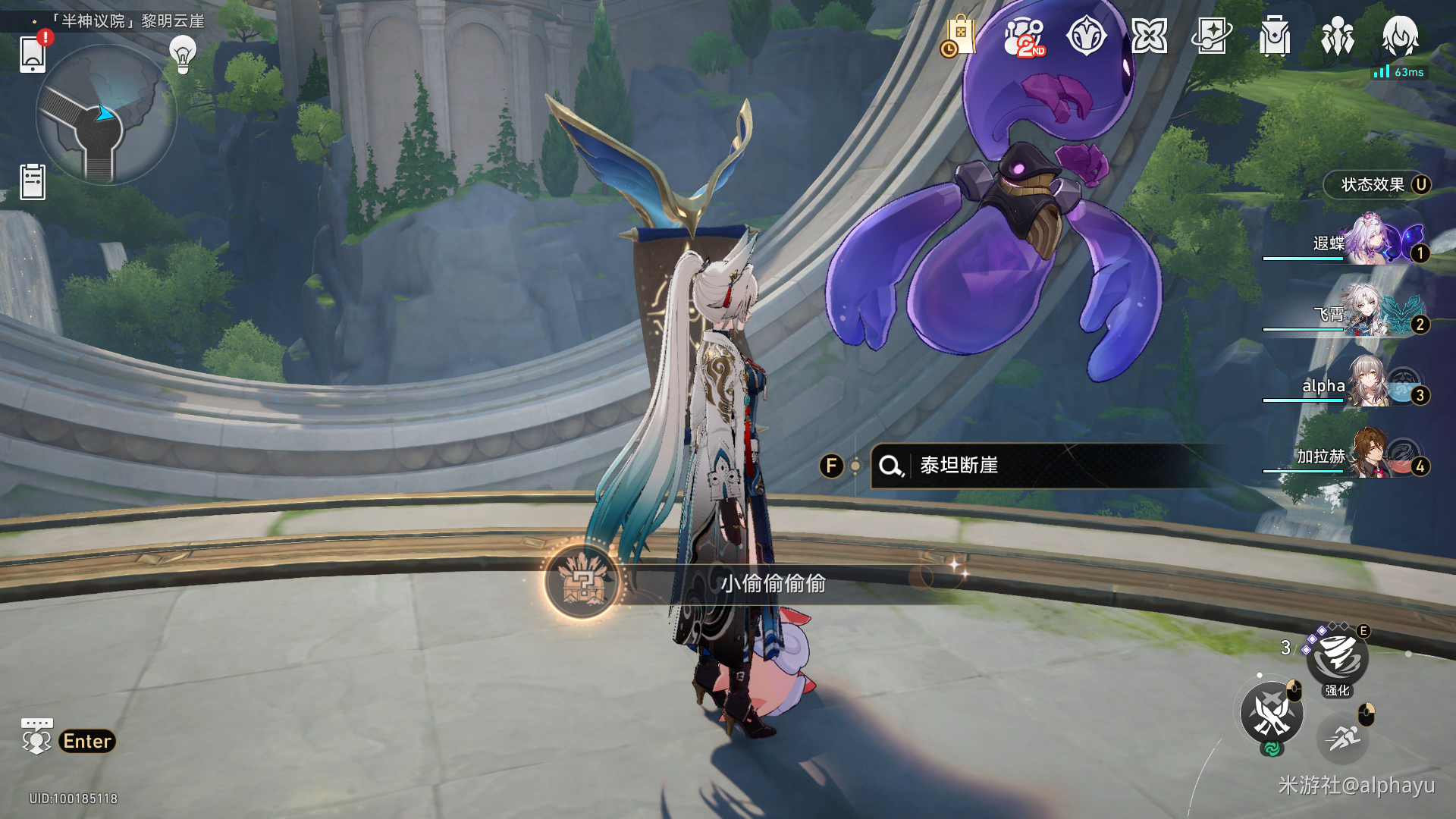Open the phone menu icon
The height and width of the screenshot is (819, 1456).
point(33,53)
